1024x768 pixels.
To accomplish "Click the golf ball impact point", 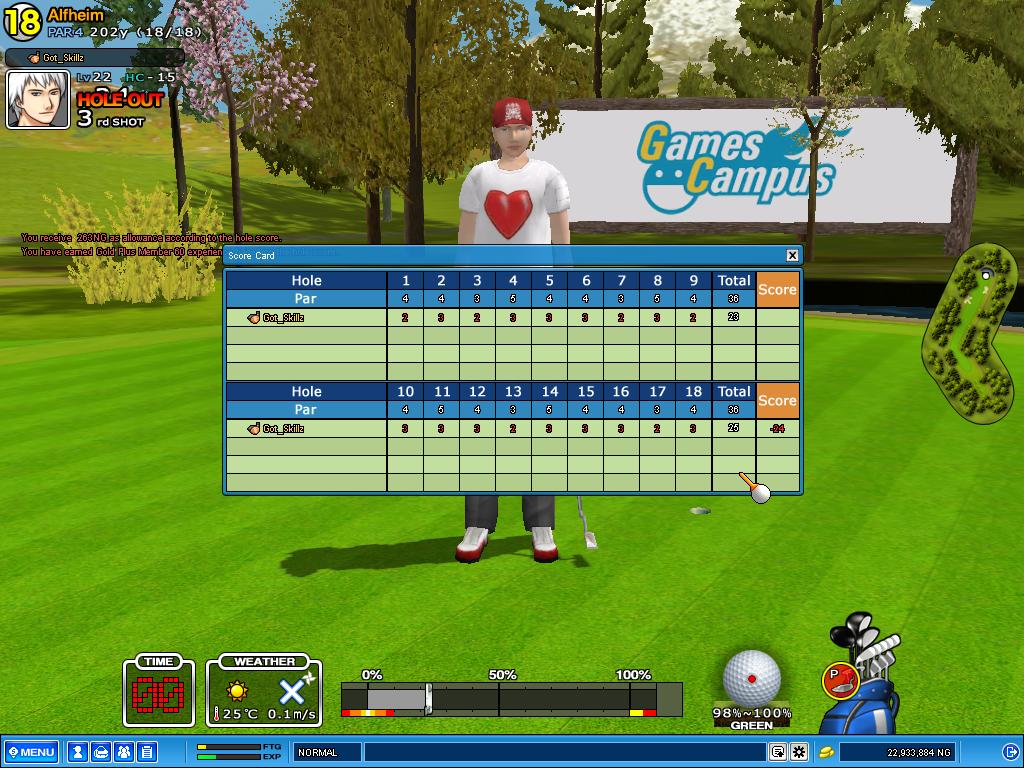I will coord(751,679).
